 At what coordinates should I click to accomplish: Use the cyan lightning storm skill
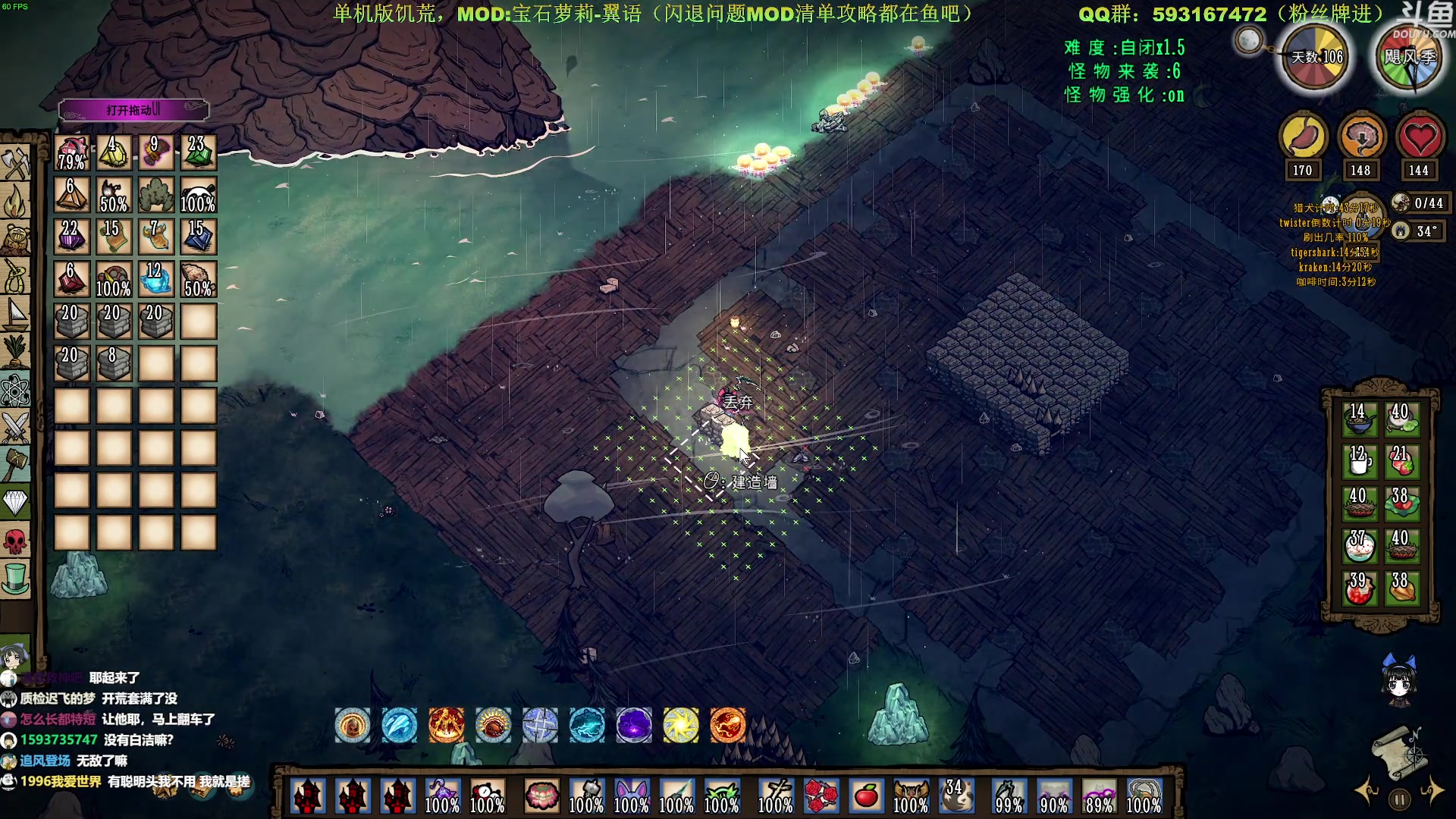(x=587, y=726)
